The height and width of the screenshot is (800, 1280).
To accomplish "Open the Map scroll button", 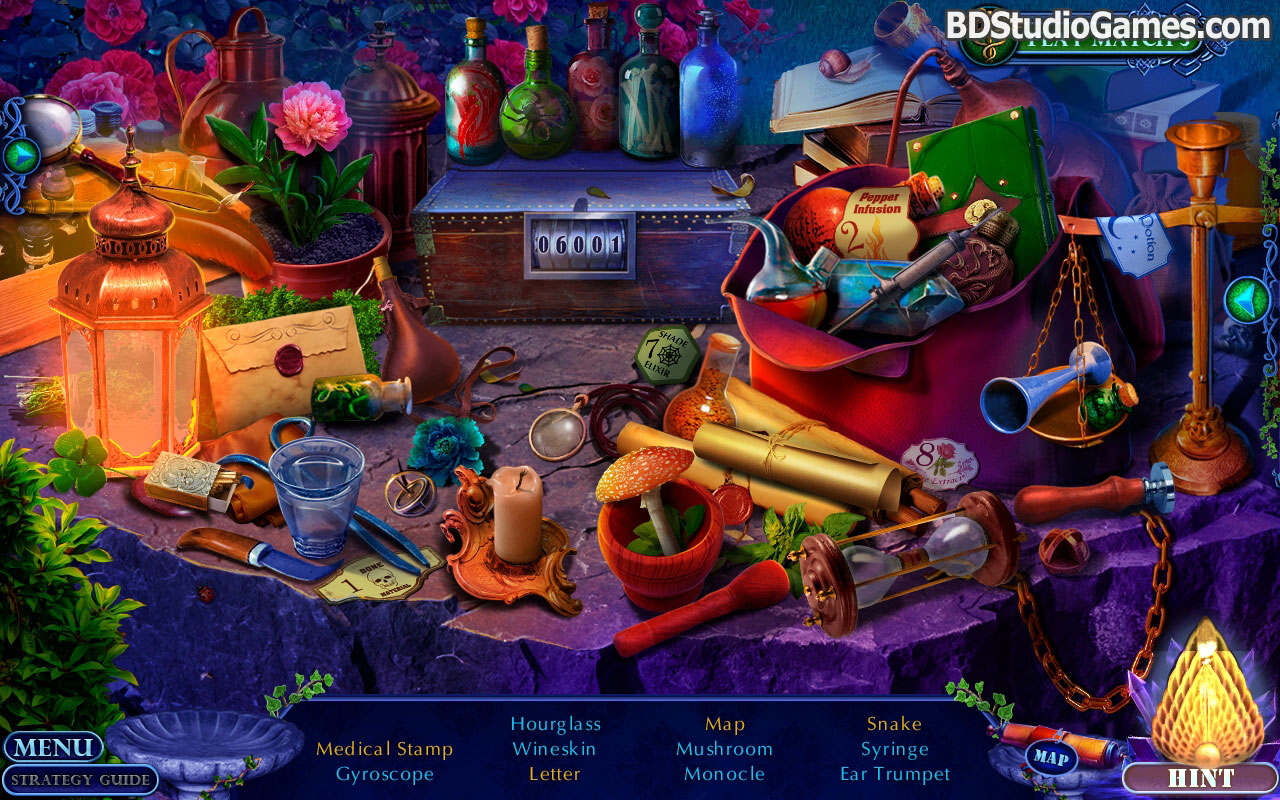I will click(x=1049, y=757).
